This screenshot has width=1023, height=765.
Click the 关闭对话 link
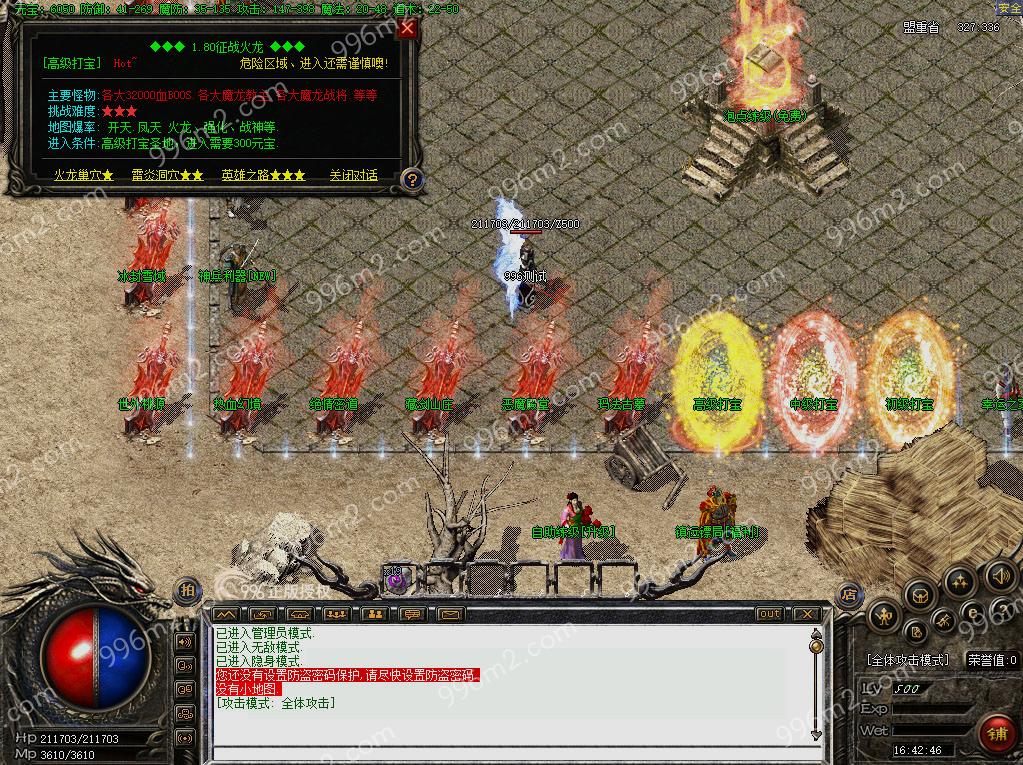tap(354, 175)
